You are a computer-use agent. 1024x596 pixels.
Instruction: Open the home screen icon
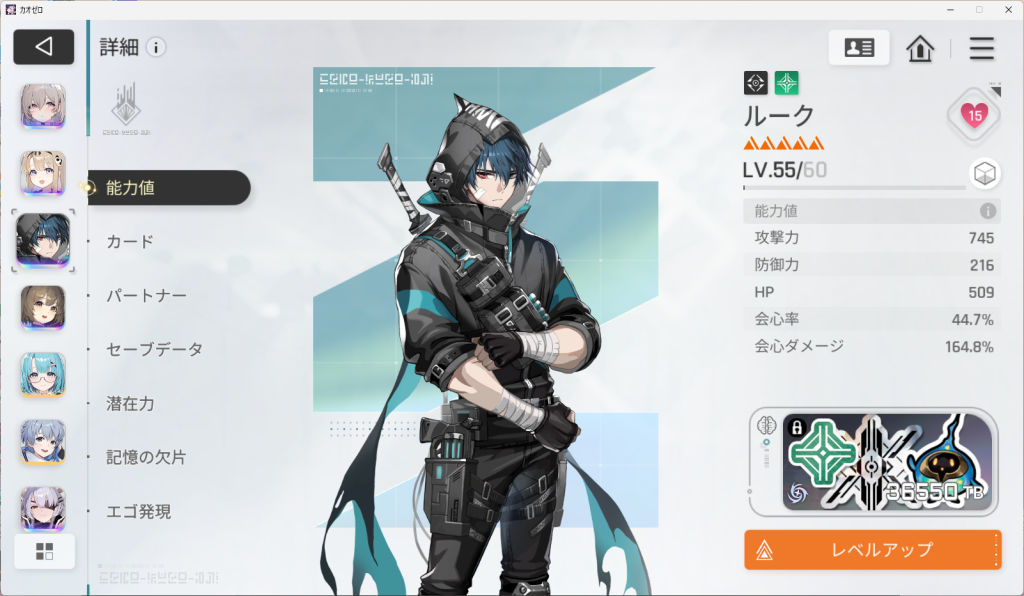click(920, 48)
